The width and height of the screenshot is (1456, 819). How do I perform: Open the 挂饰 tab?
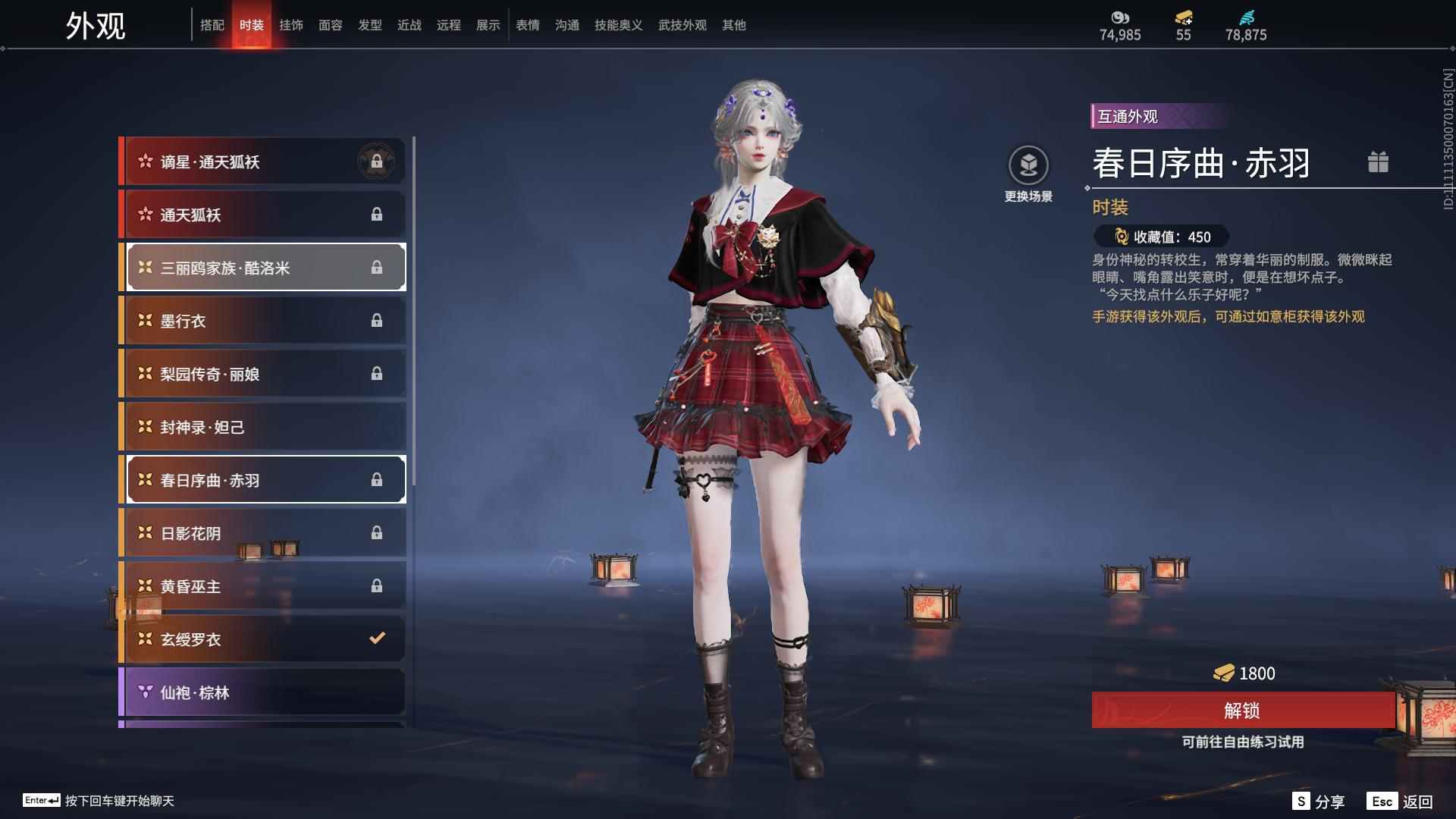click(x=291, y=25)
